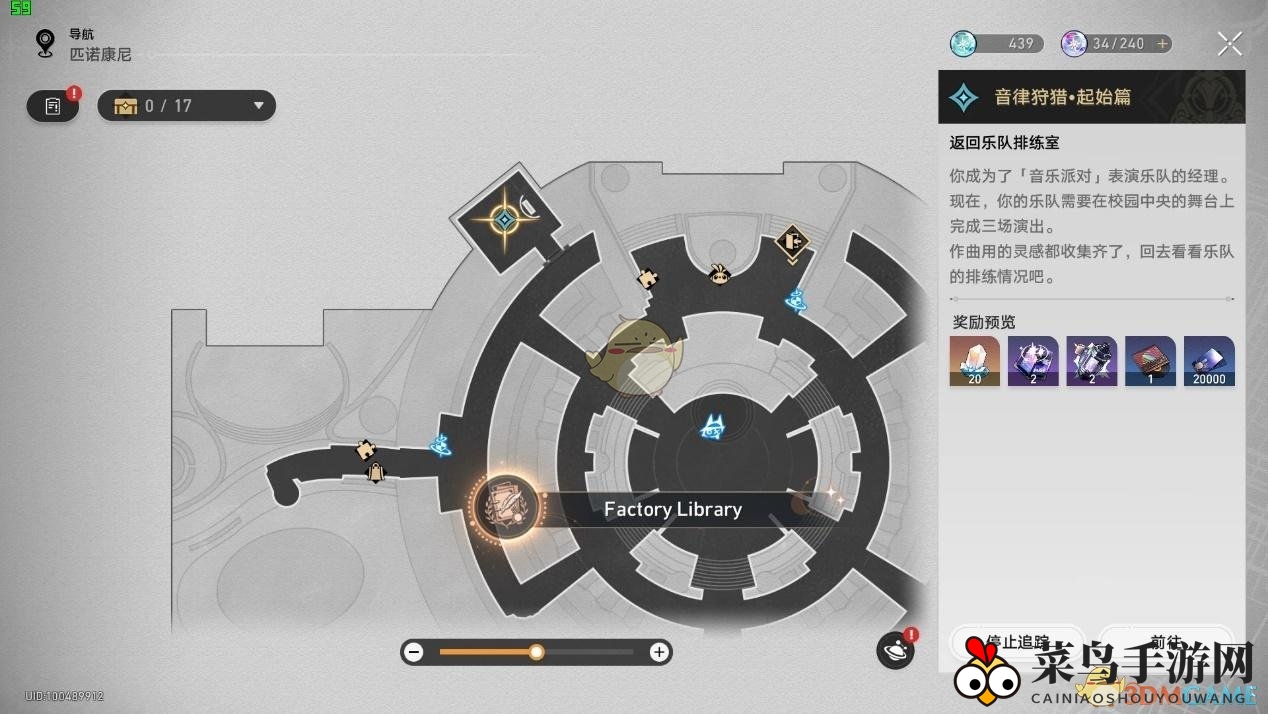Open the treasure chest 0/17 dropdown
The height and width of the screenshot is (714, 1268).
click(186, 106)
